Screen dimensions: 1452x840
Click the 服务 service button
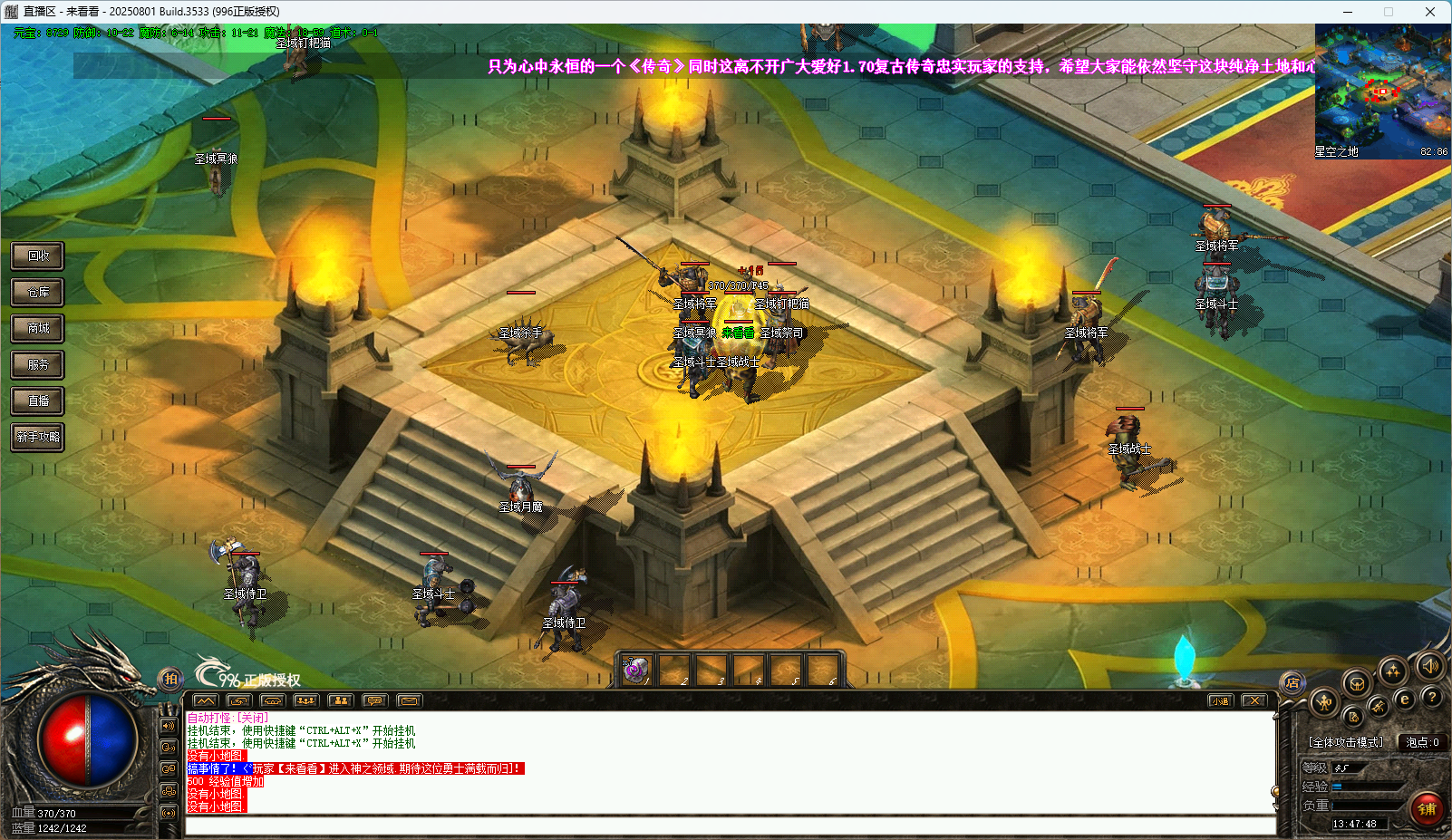38,364
